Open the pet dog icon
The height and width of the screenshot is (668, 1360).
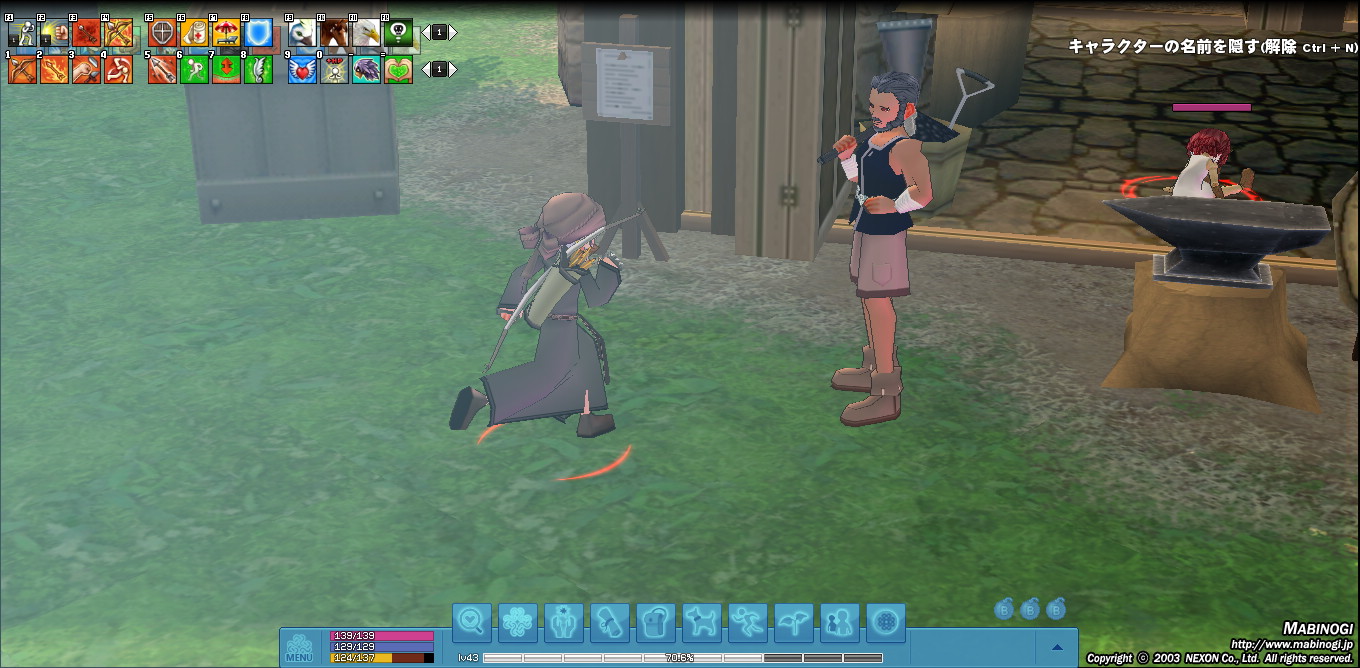[701, 623]
